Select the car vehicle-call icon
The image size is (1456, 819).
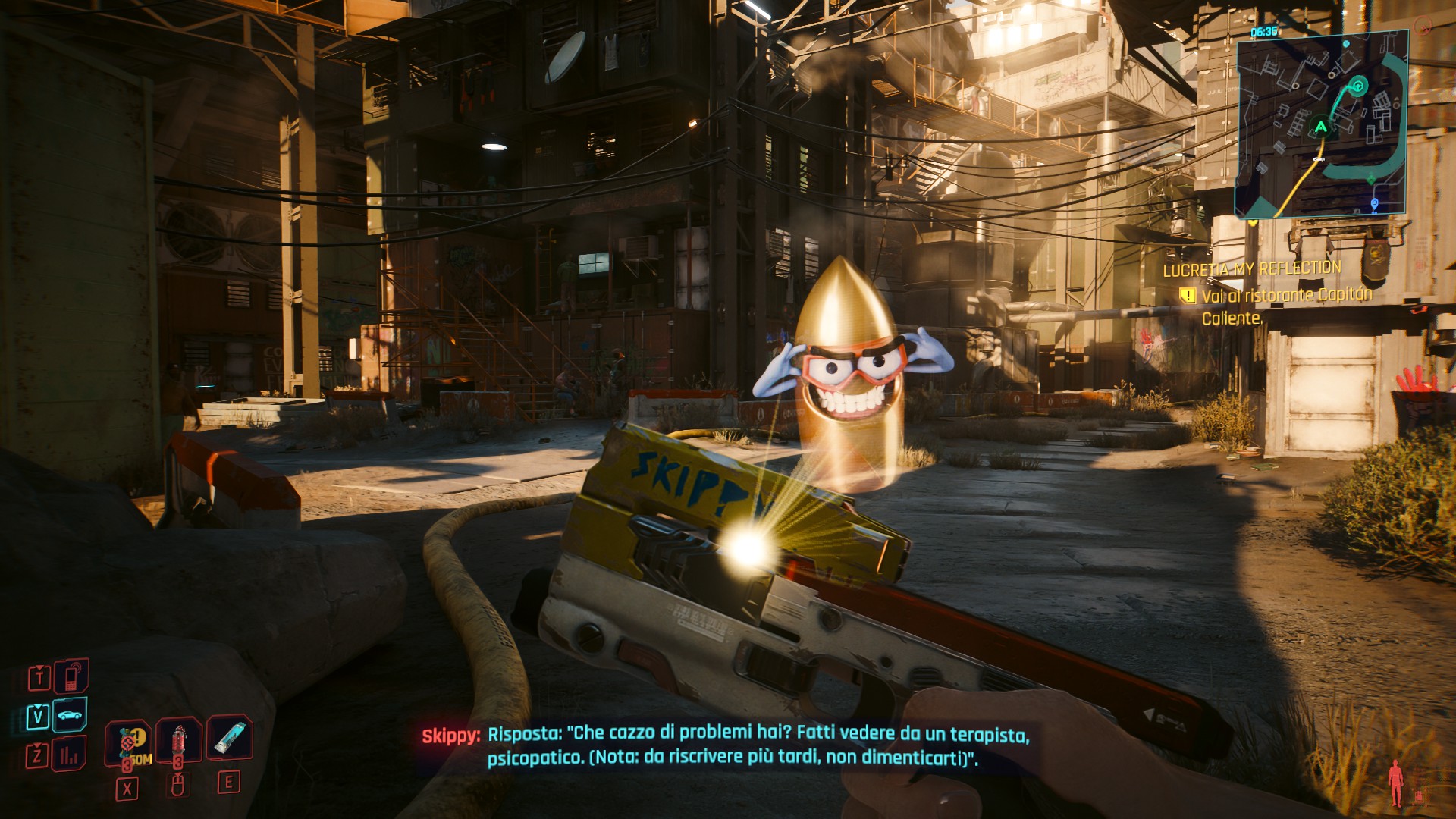tap(71, 715)
